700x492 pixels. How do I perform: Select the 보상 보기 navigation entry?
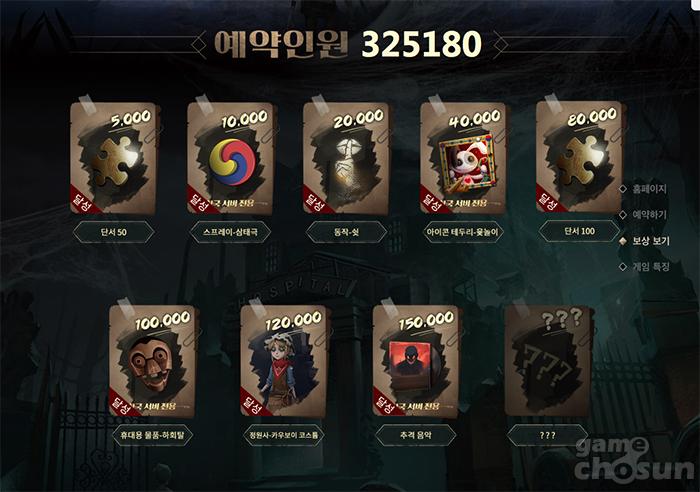pyautogui.click(x=650, y=240)
